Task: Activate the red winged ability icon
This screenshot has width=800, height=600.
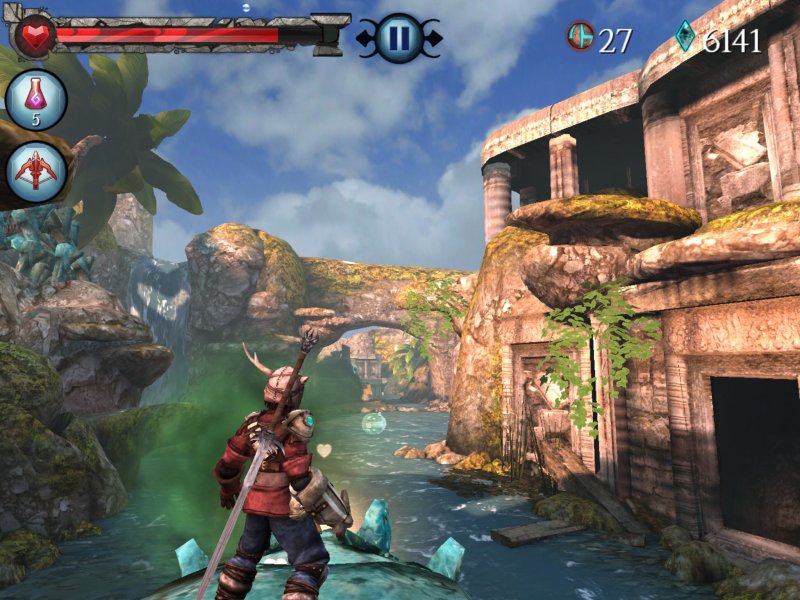Action: [37, 171]
